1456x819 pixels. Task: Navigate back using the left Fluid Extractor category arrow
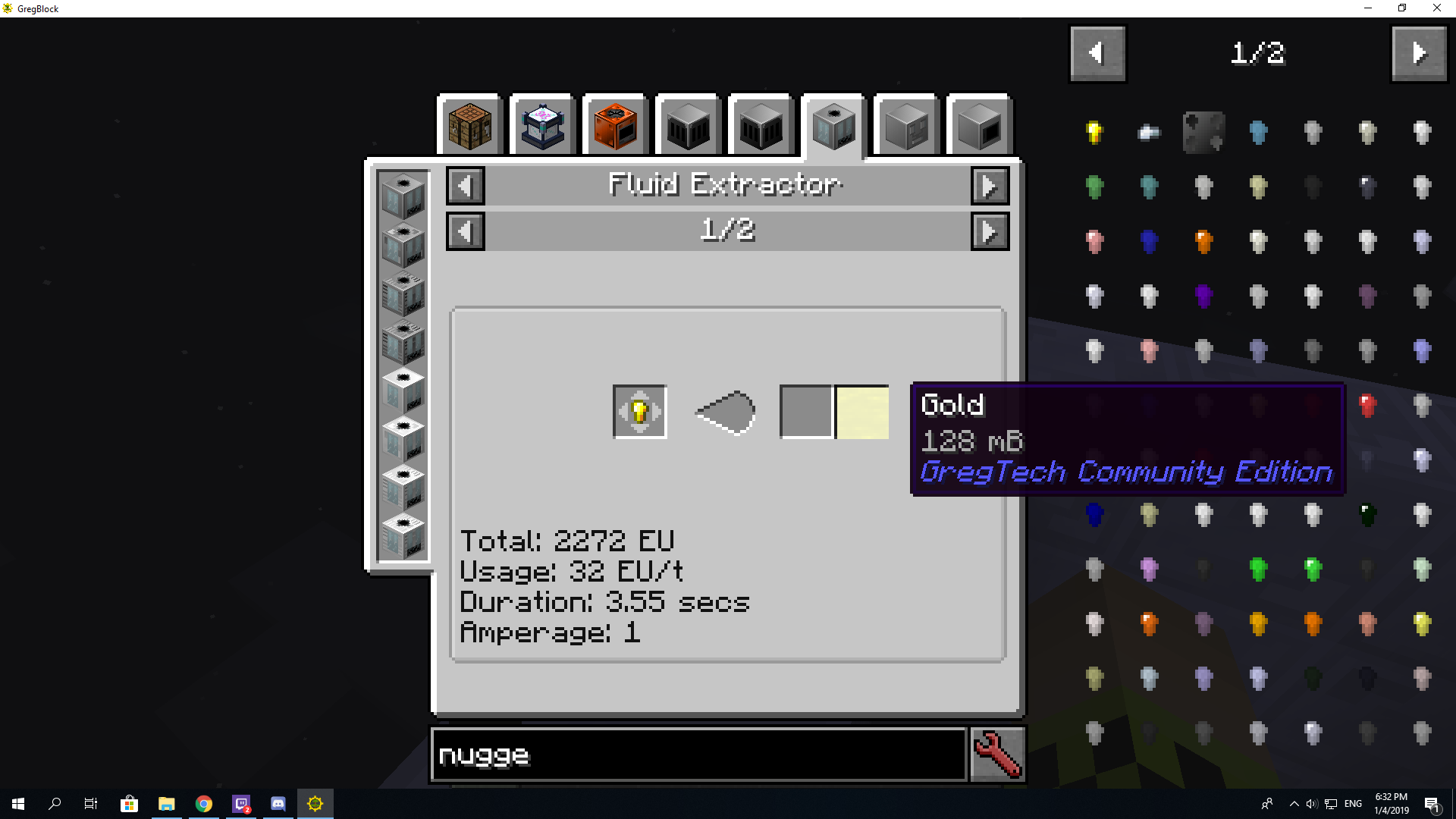(465, 185)
